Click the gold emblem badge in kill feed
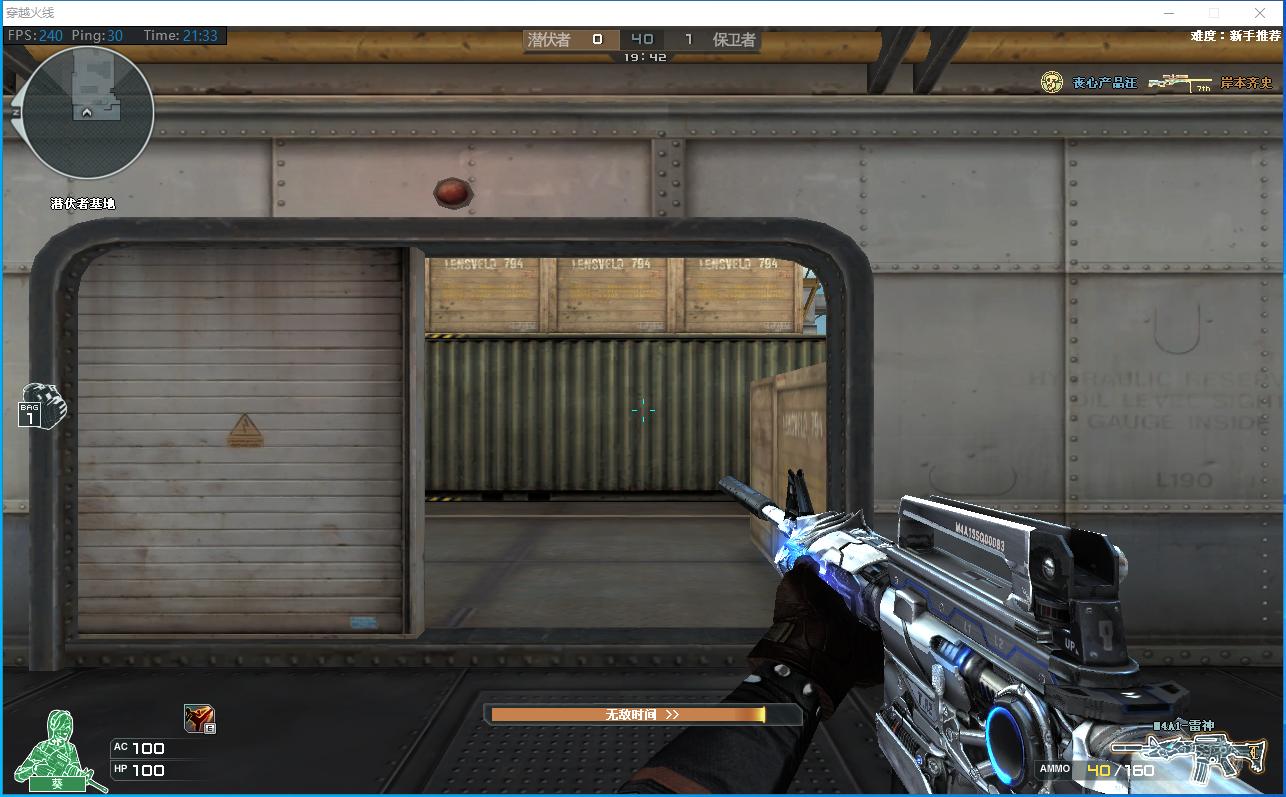The height and width of the screenshot is (797, 1286). point(1051,83)
